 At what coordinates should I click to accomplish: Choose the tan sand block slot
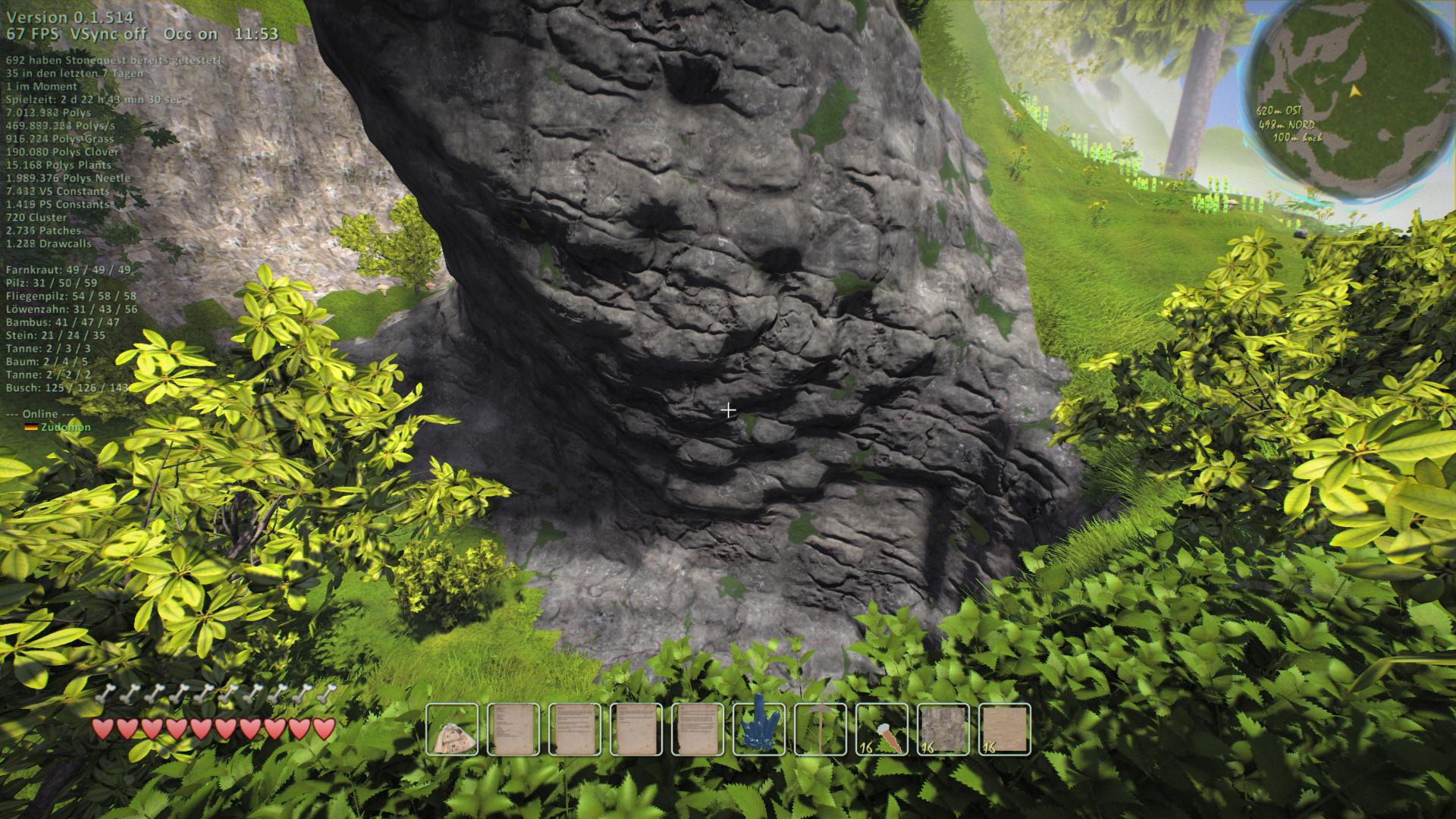(x=1005, y=730)
